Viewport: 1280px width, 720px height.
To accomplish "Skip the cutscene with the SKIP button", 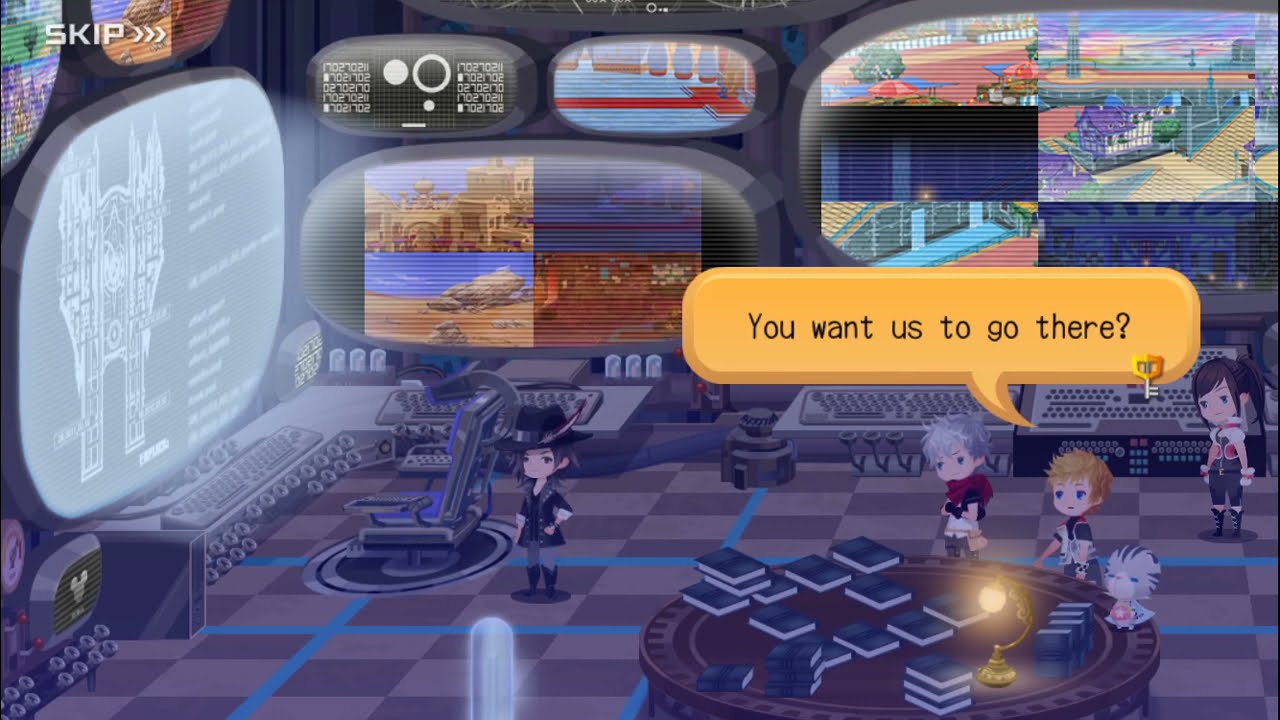I will pos(105,35).
